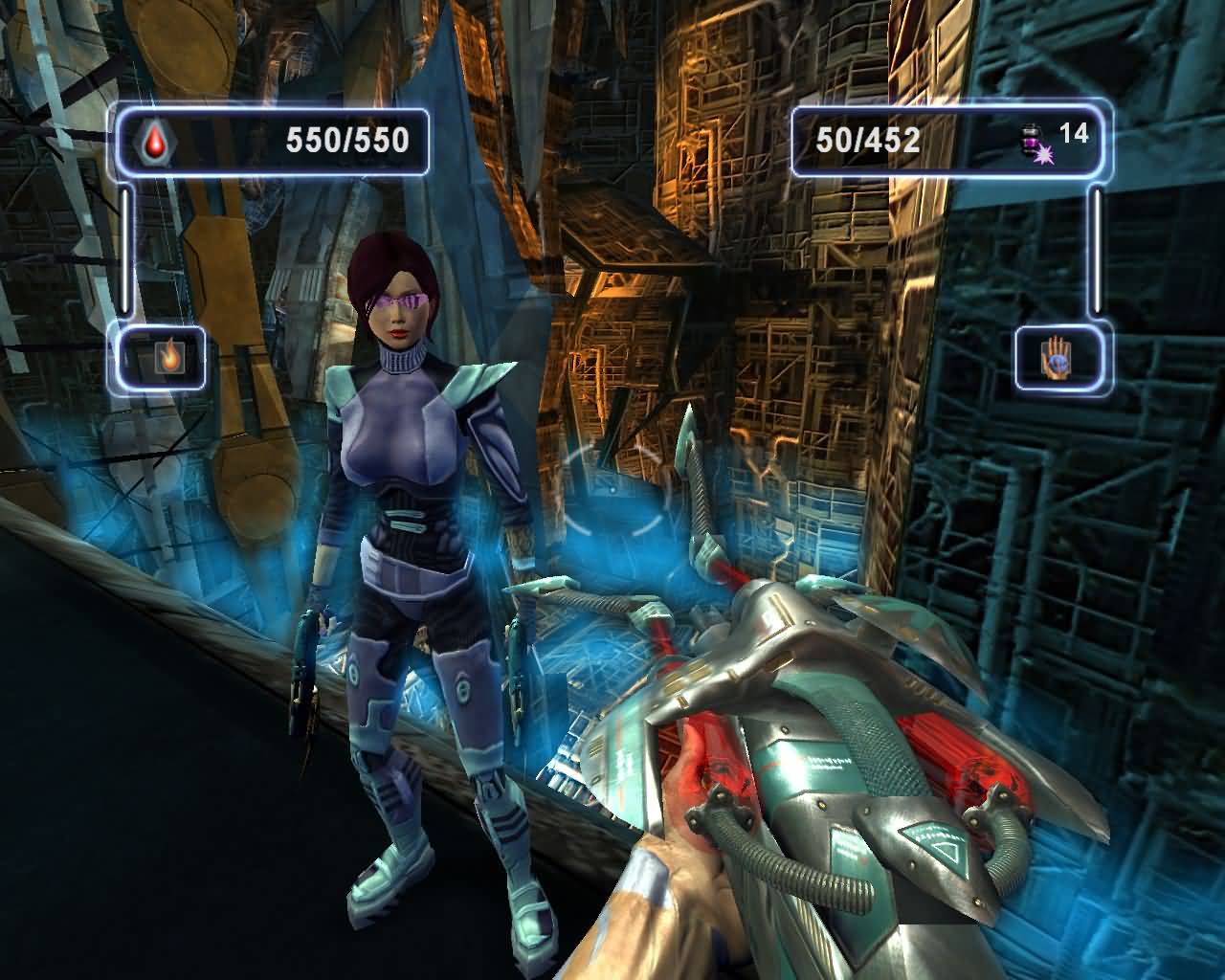
Task: Click the red blood drop icon
Action: pyautogui.click(x=153, y=143)
